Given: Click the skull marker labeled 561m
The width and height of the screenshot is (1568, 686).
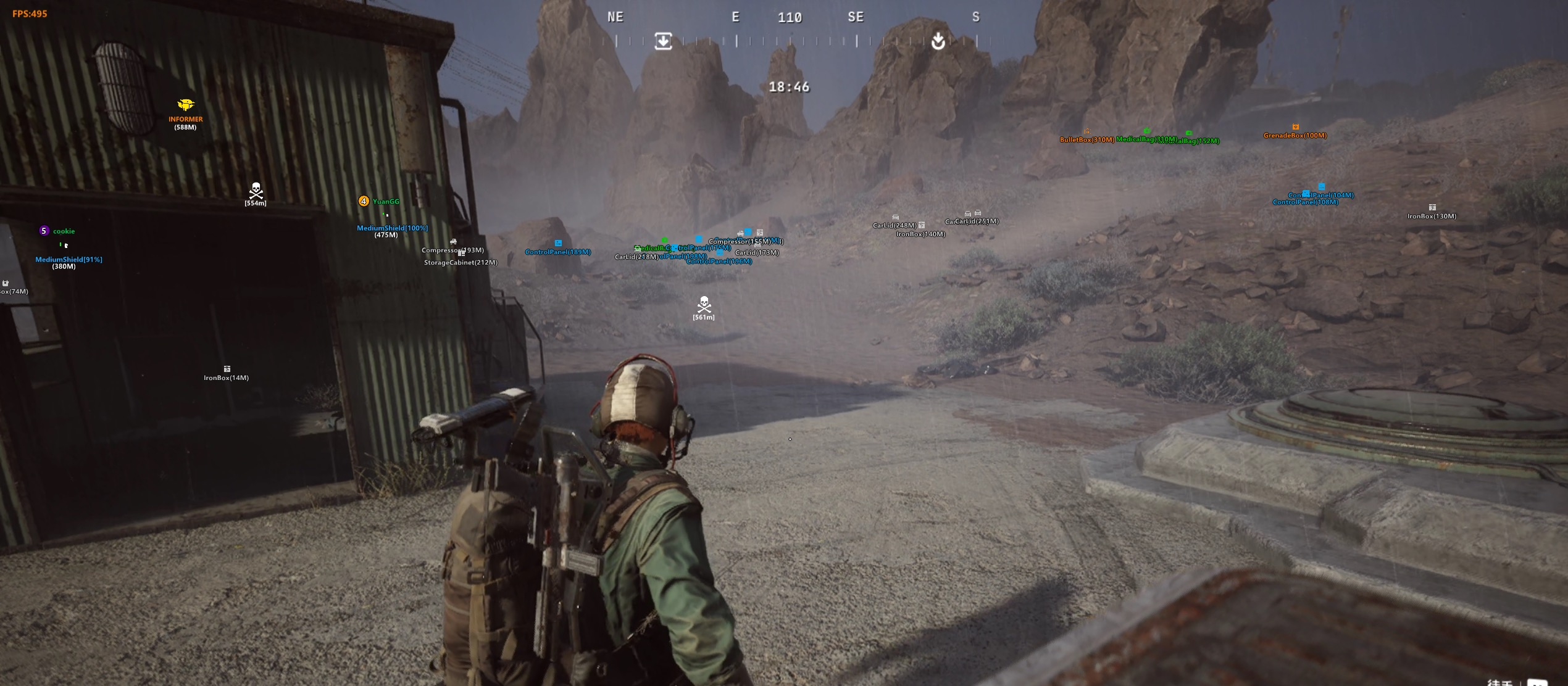Looking at the screenshot, I should pyautogui.click(x=704, y=304).
